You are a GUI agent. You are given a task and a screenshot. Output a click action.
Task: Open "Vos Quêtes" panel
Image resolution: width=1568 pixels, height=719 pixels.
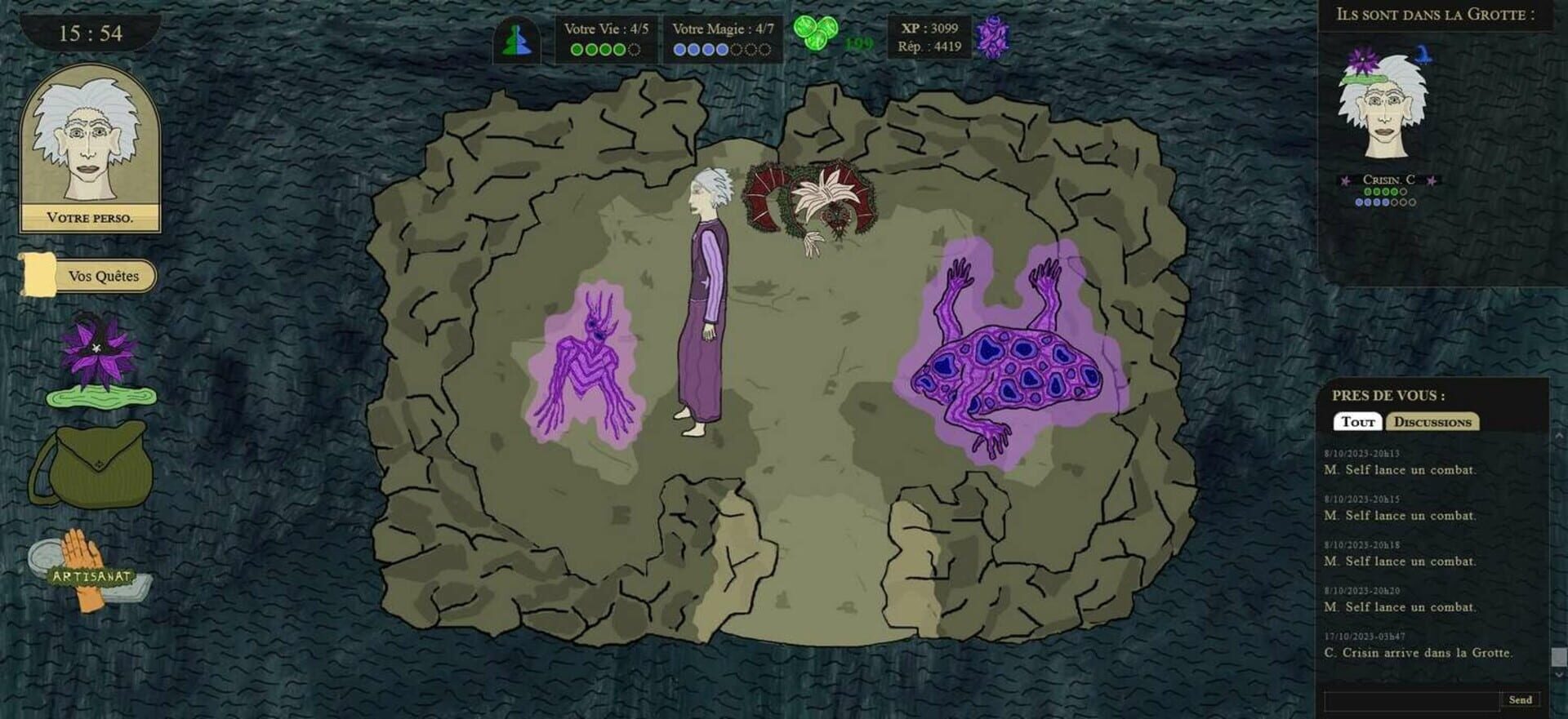tap(106, 275)
